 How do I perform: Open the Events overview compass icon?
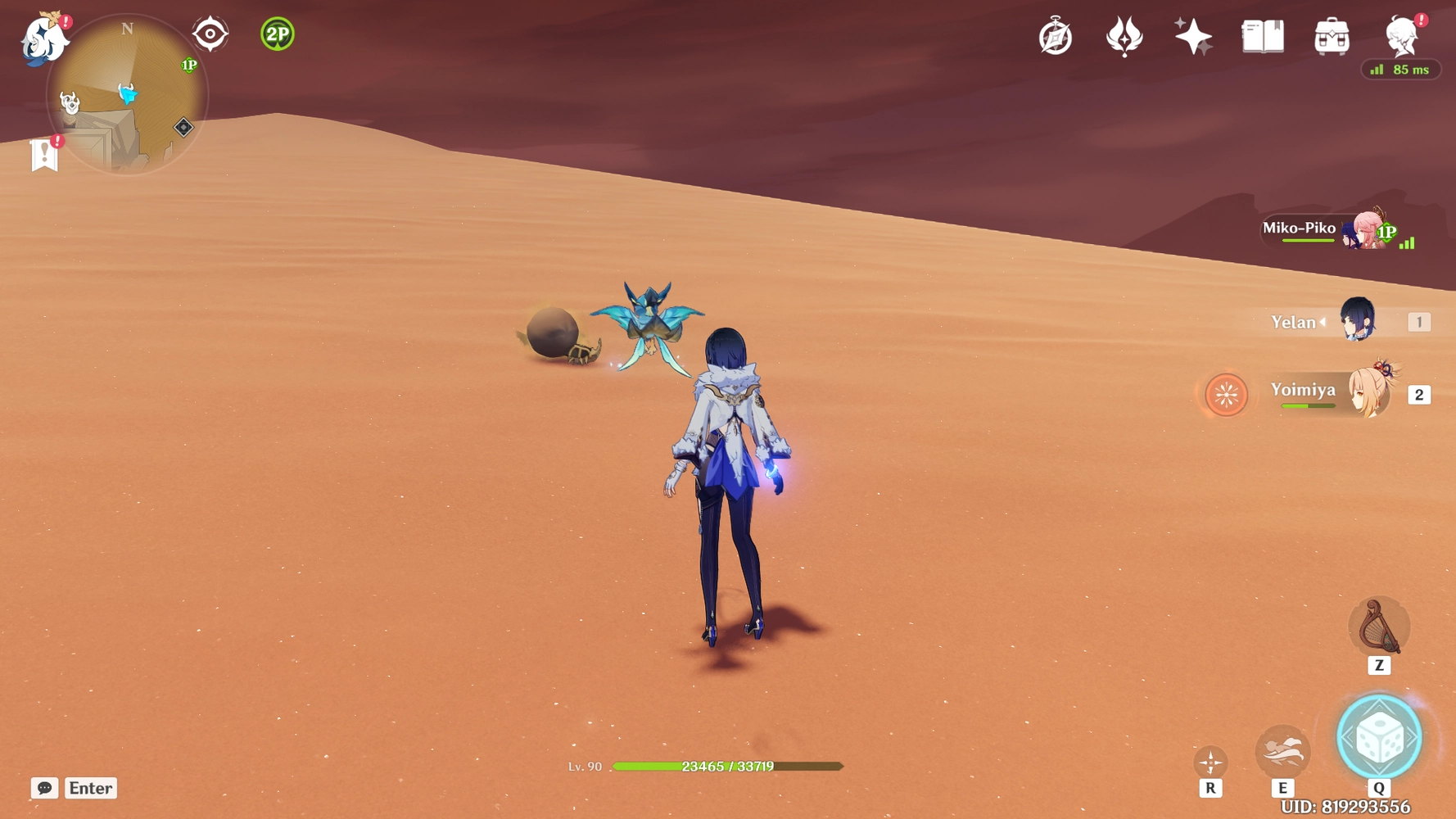point(1056,35)
